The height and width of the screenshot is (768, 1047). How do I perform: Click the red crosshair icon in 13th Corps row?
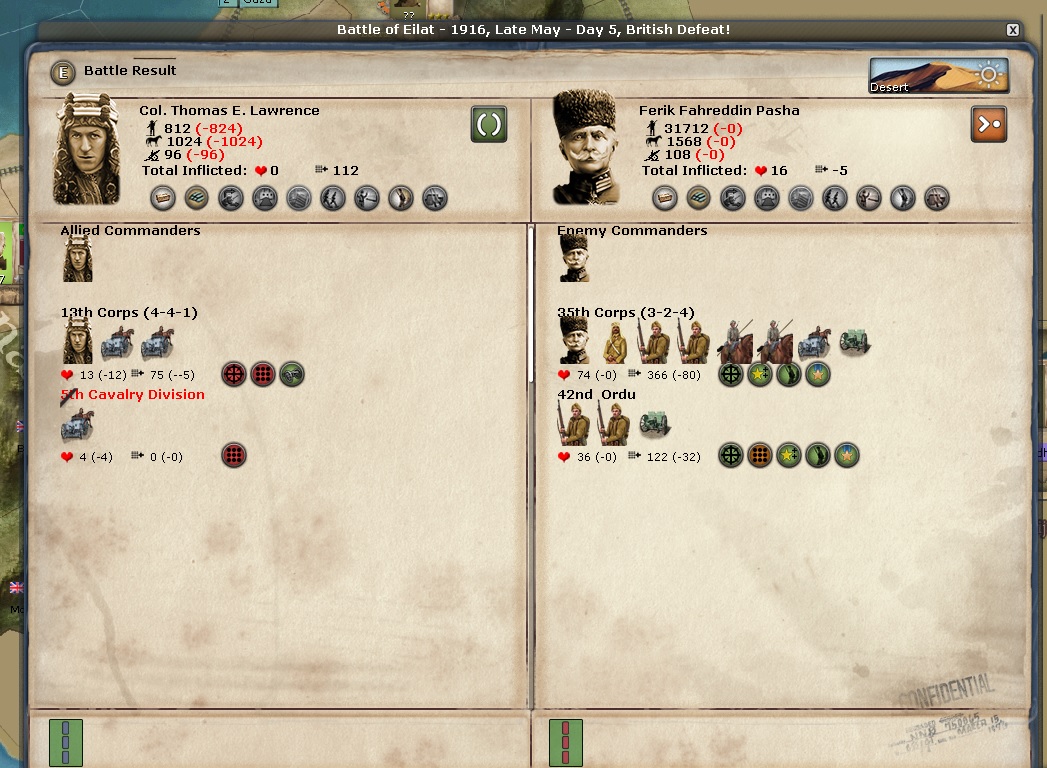(x=234, y=375)
